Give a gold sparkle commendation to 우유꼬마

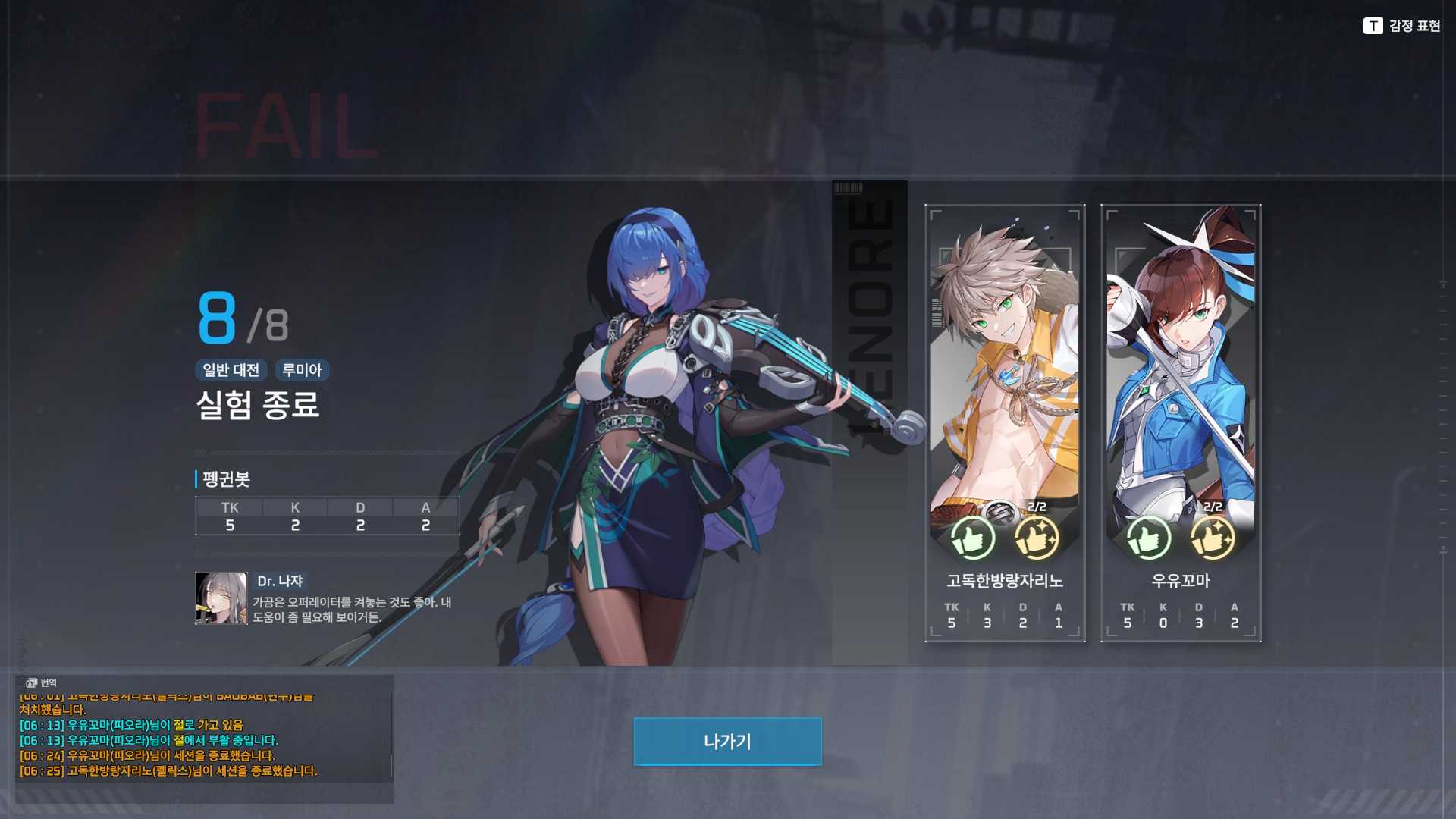click(x=1212, y=538)
